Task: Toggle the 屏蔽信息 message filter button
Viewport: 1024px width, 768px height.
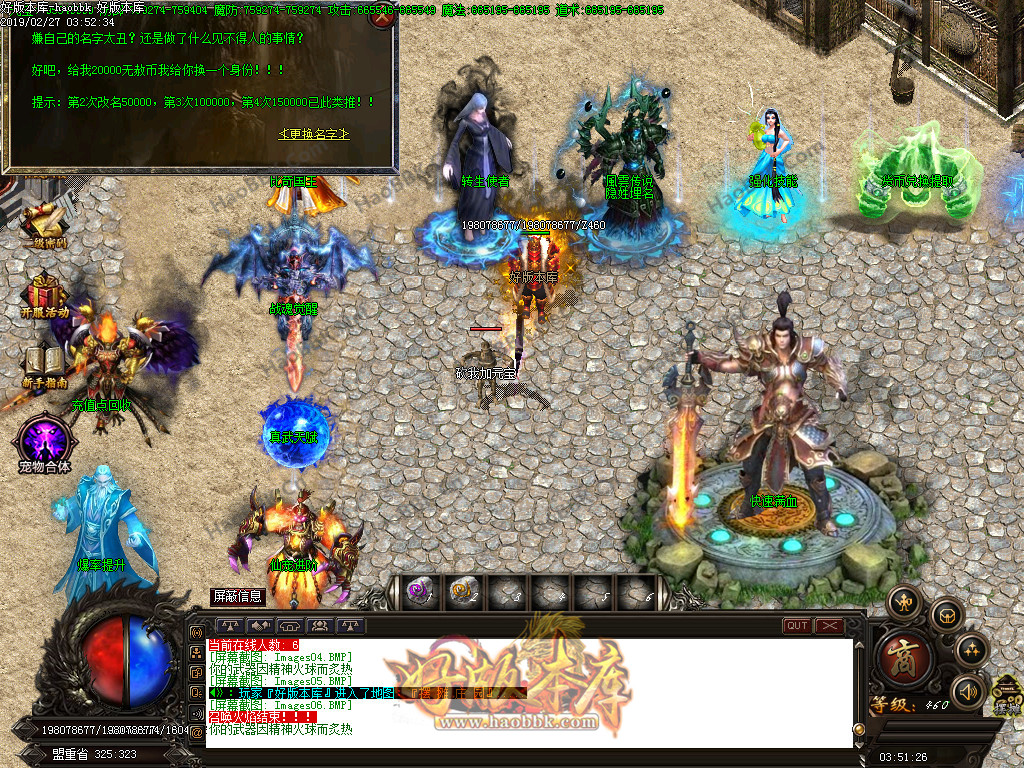Action: 237,596
